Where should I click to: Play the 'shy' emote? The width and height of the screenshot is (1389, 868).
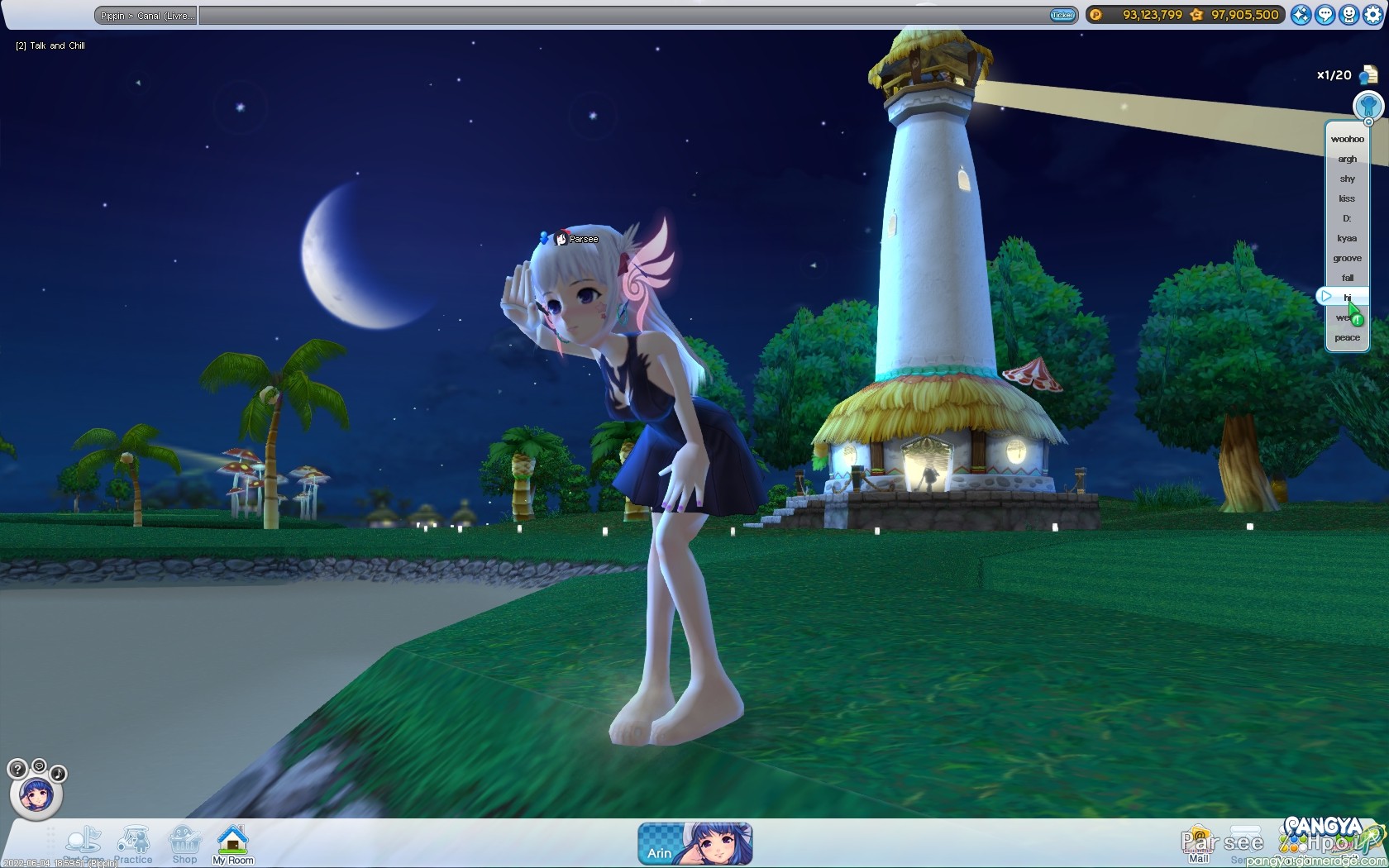1347,179
